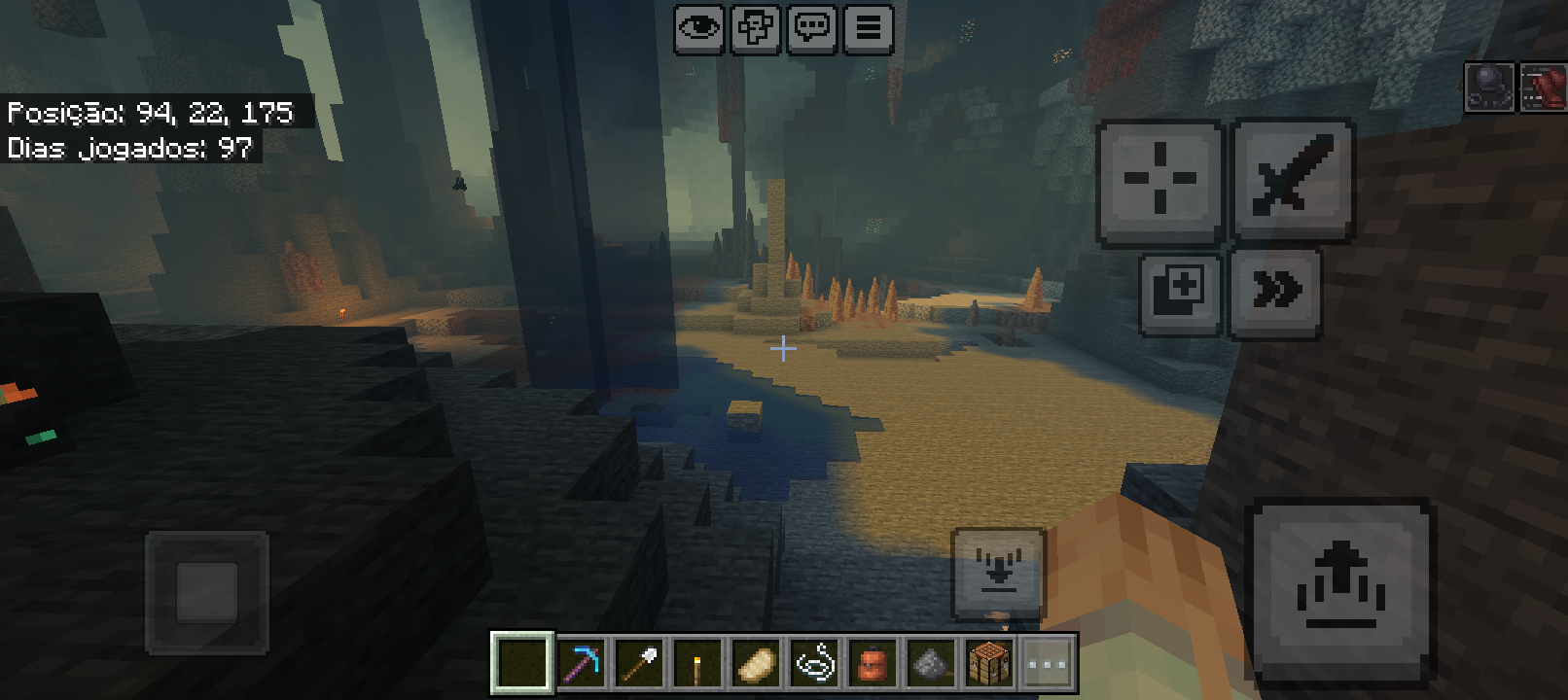Open inventory with the three-dots button

1047,665
